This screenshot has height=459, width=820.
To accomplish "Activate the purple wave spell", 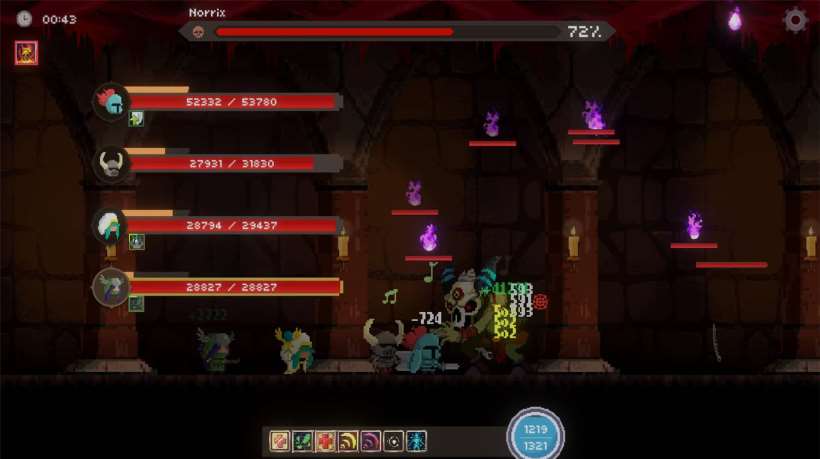I will click(372, 440).
